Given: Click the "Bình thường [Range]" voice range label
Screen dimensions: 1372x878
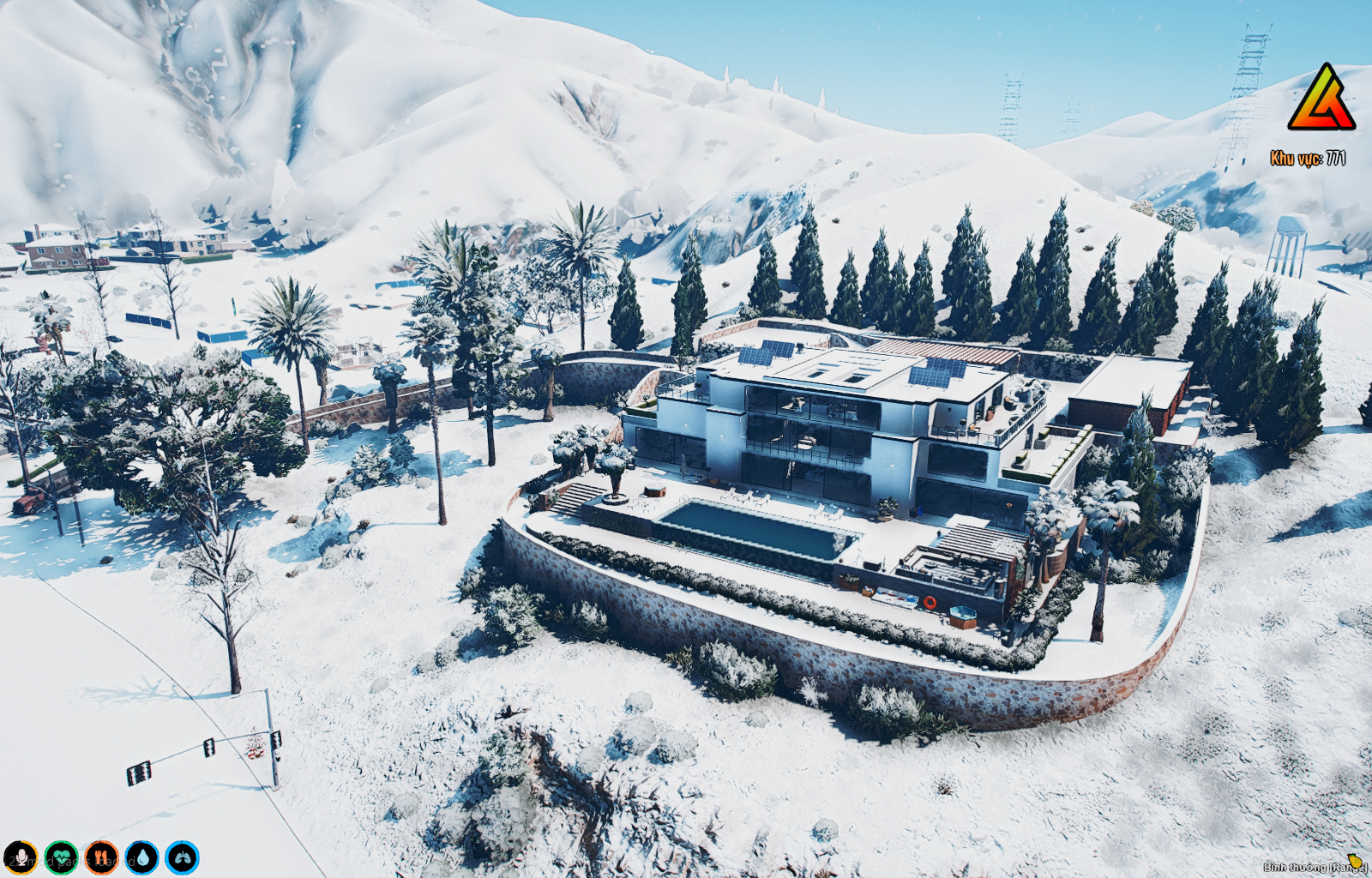Looking at the screenshot, I should click(x=1314, y=867).
